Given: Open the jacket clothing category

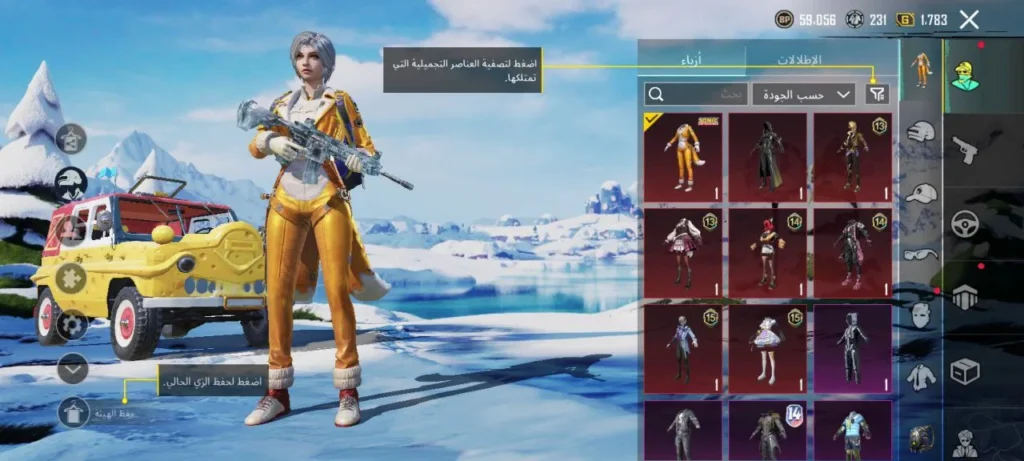Looking at the screenshot, I should click(920, 377).
